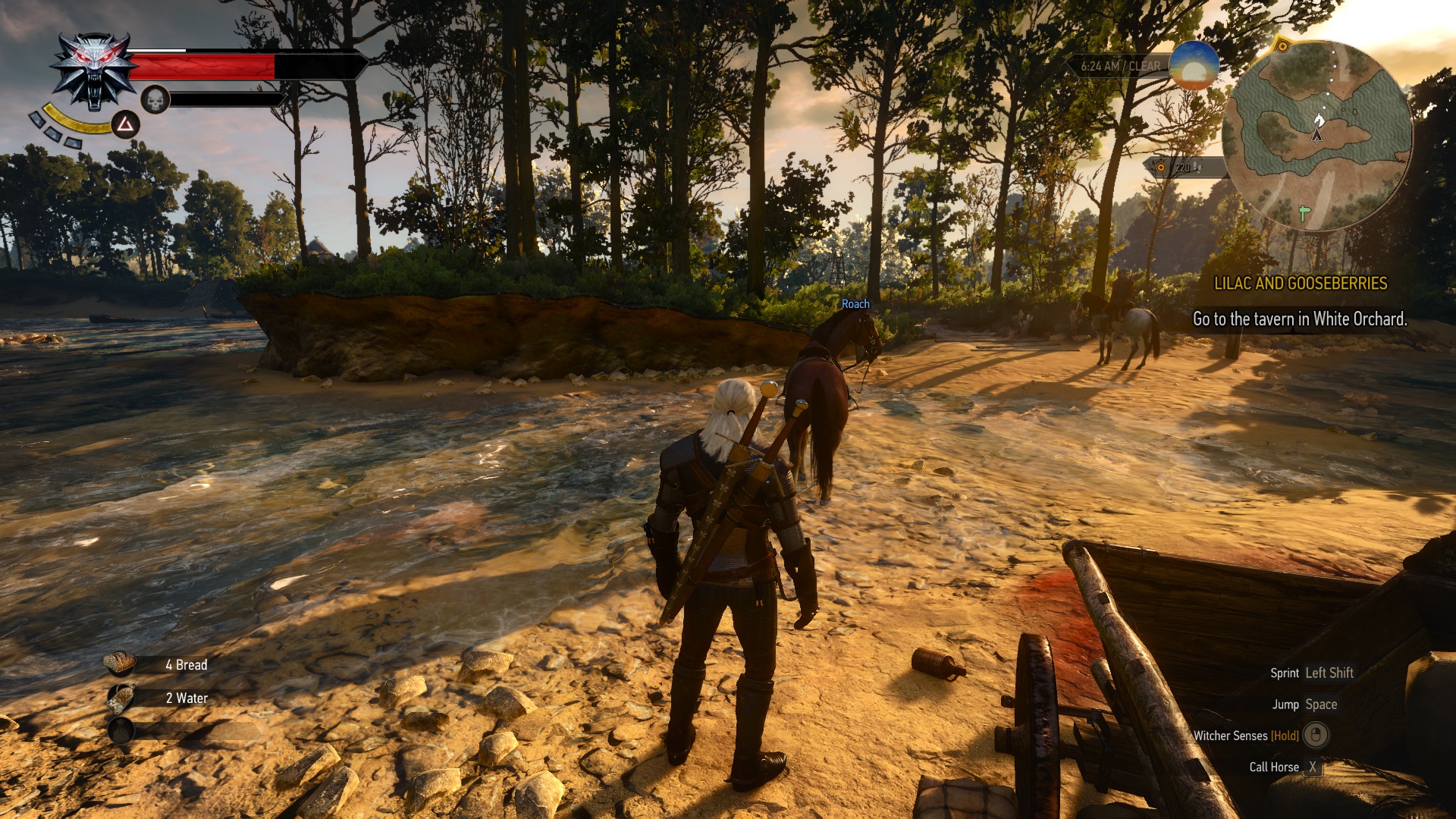Viewport: 1456px width, 819px height.
Task: Click the wolf medallion icon
Action: [94, 72]
